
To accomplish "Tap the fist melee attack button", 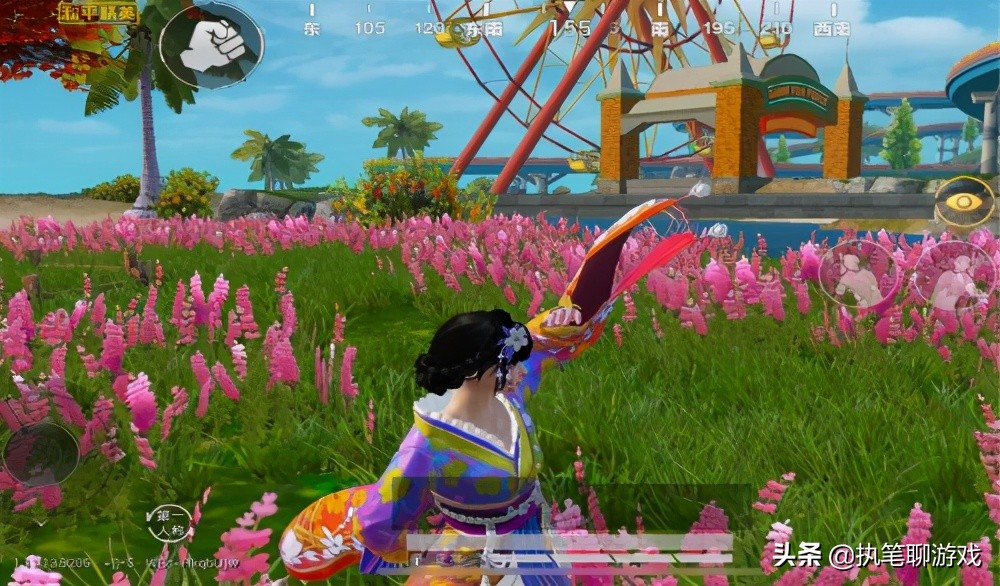I will [211, 45].
